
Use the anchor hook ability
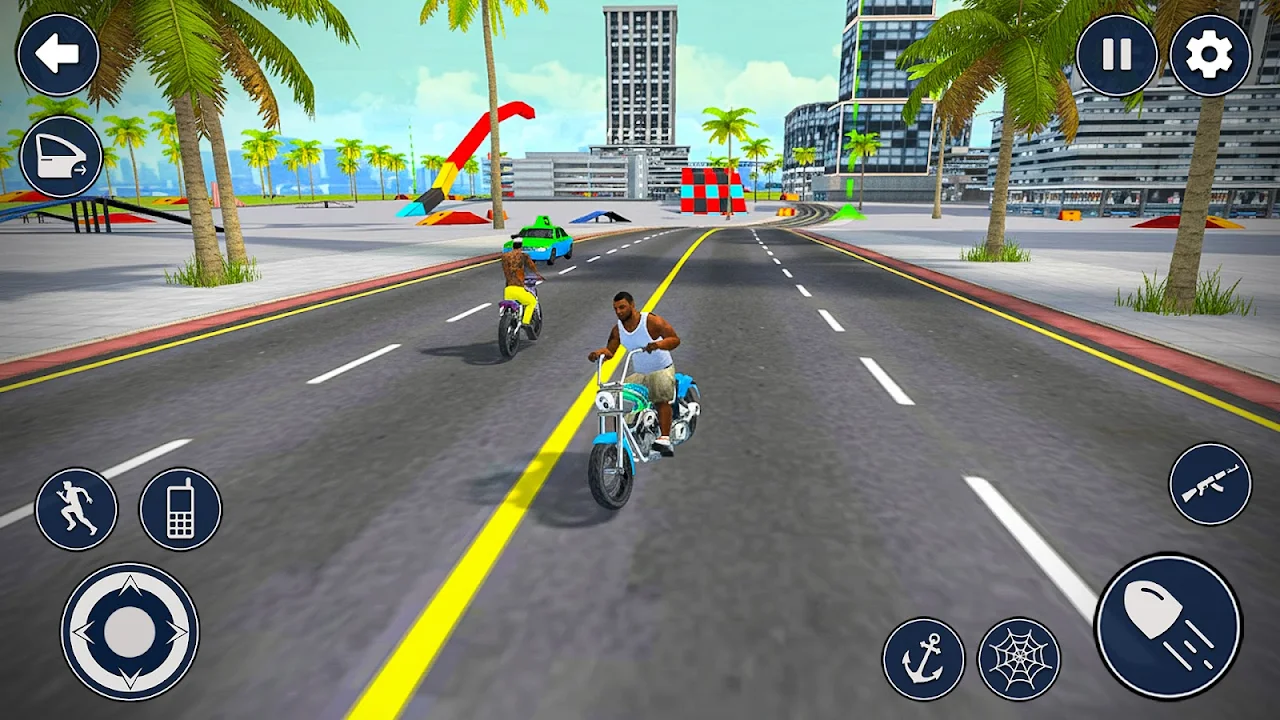click(x=923, y=659)
